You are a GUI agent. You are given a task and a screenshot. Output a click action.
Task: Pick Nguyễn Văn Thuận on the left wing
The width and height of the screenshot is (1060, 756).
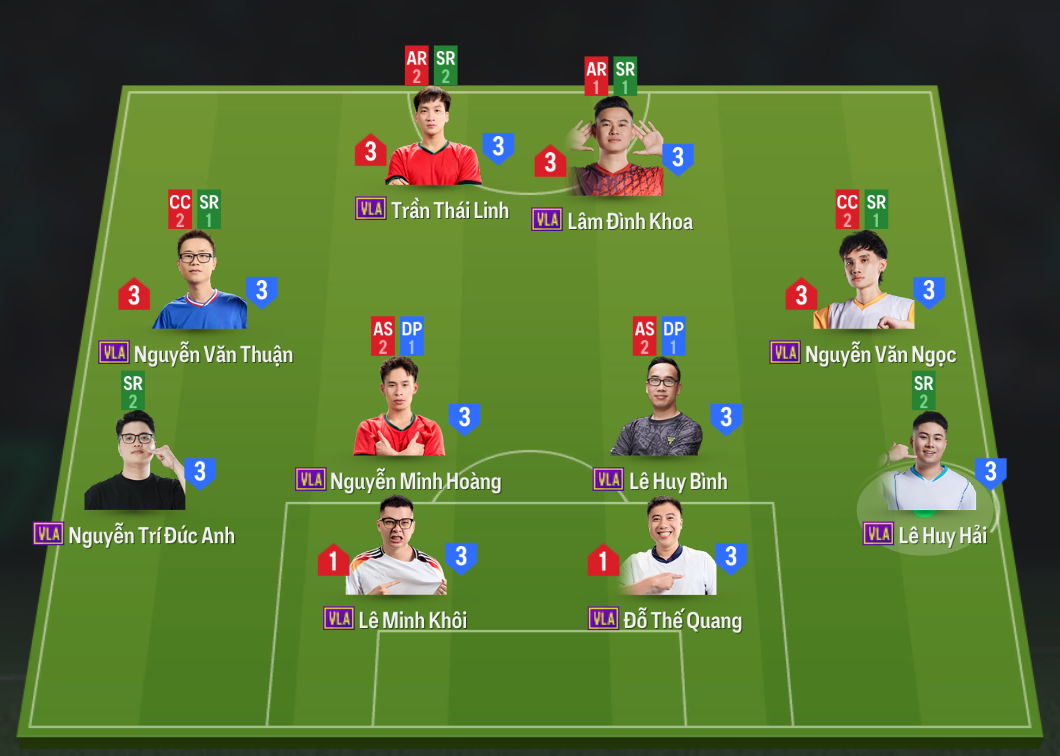199,285
